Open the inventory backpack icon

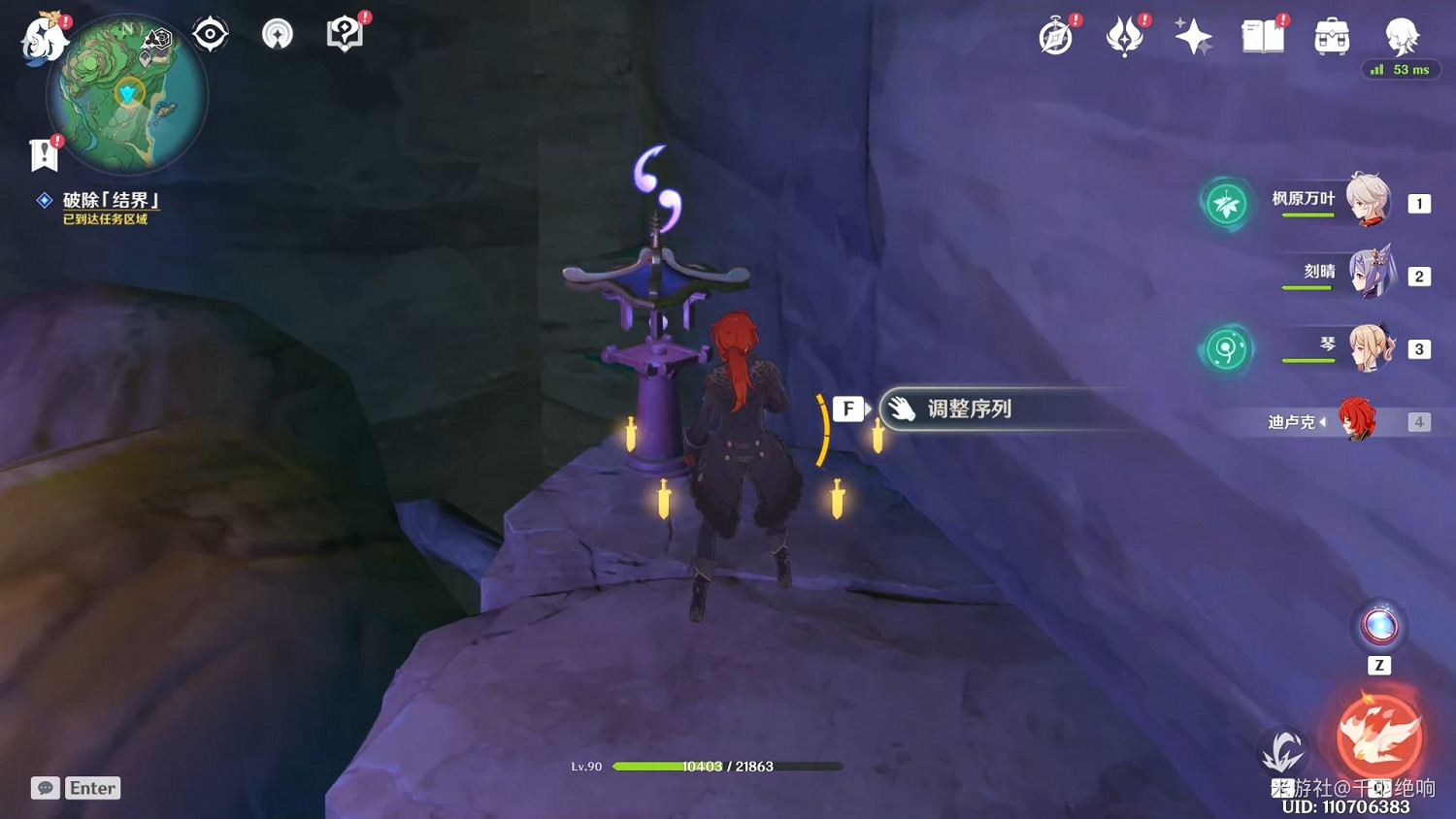pyautogui.click(x=1331, y=37)
